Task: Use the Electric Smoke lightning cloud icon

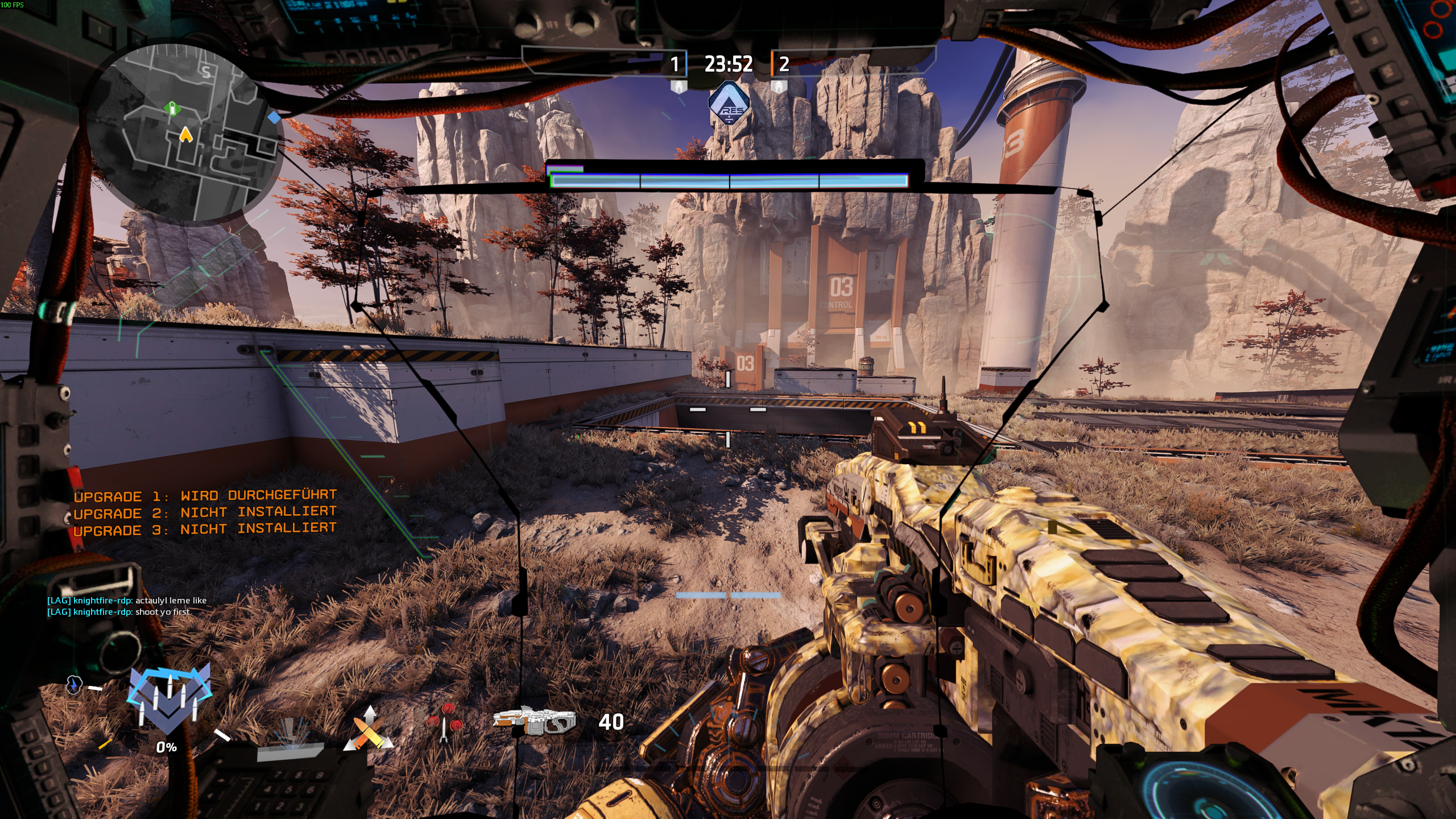Action: [x=75, y=685]
